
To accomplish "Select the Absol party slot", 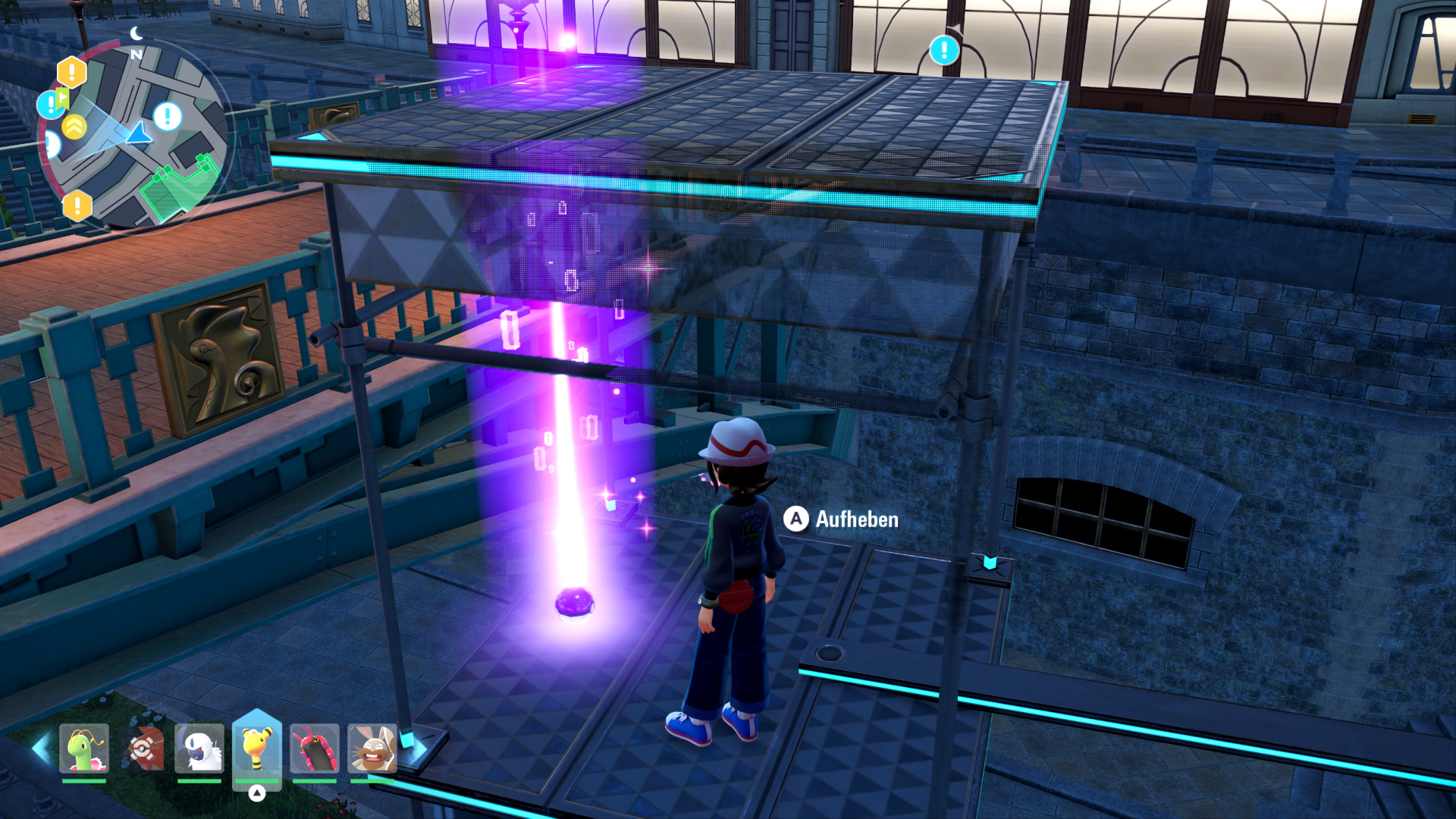I will tap(199, 748).
